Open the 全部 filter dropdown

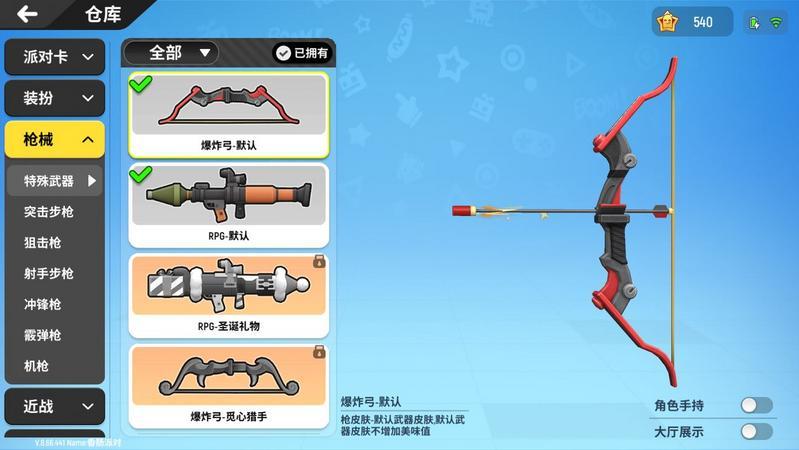pyautogui.click(x=172, y=53)
